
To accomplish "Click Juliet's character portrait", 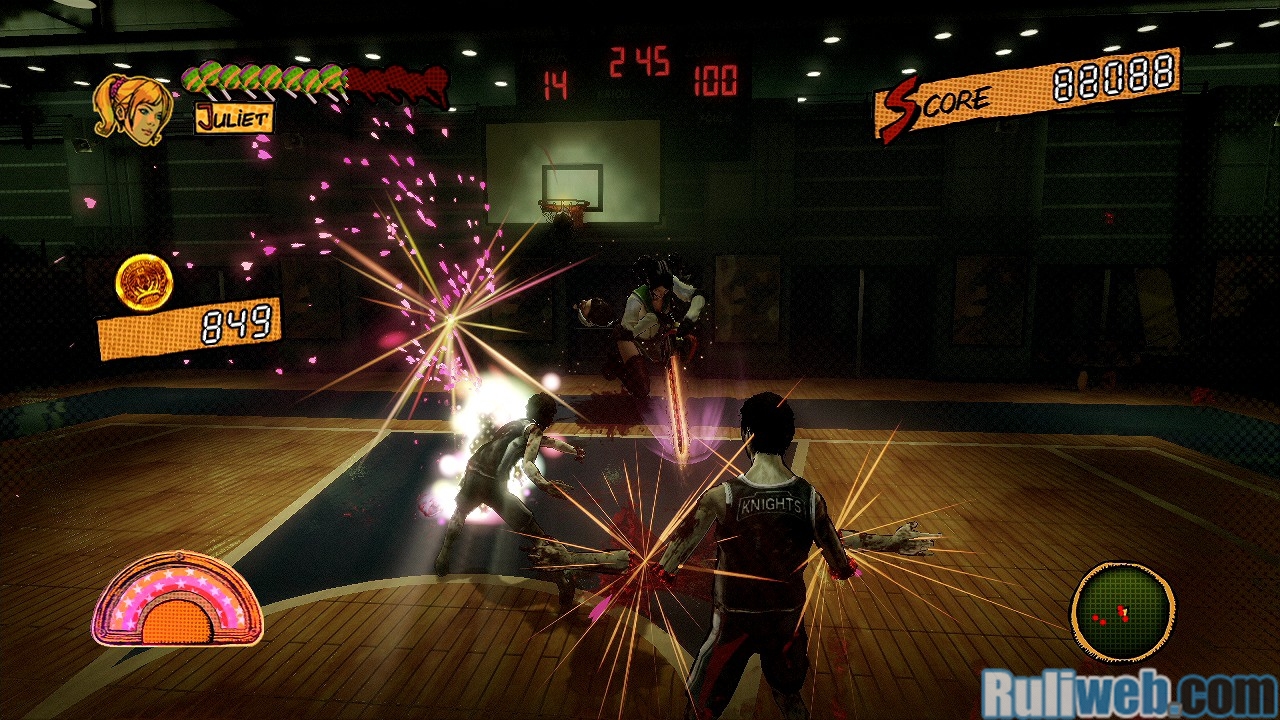I will pos(131,109).
